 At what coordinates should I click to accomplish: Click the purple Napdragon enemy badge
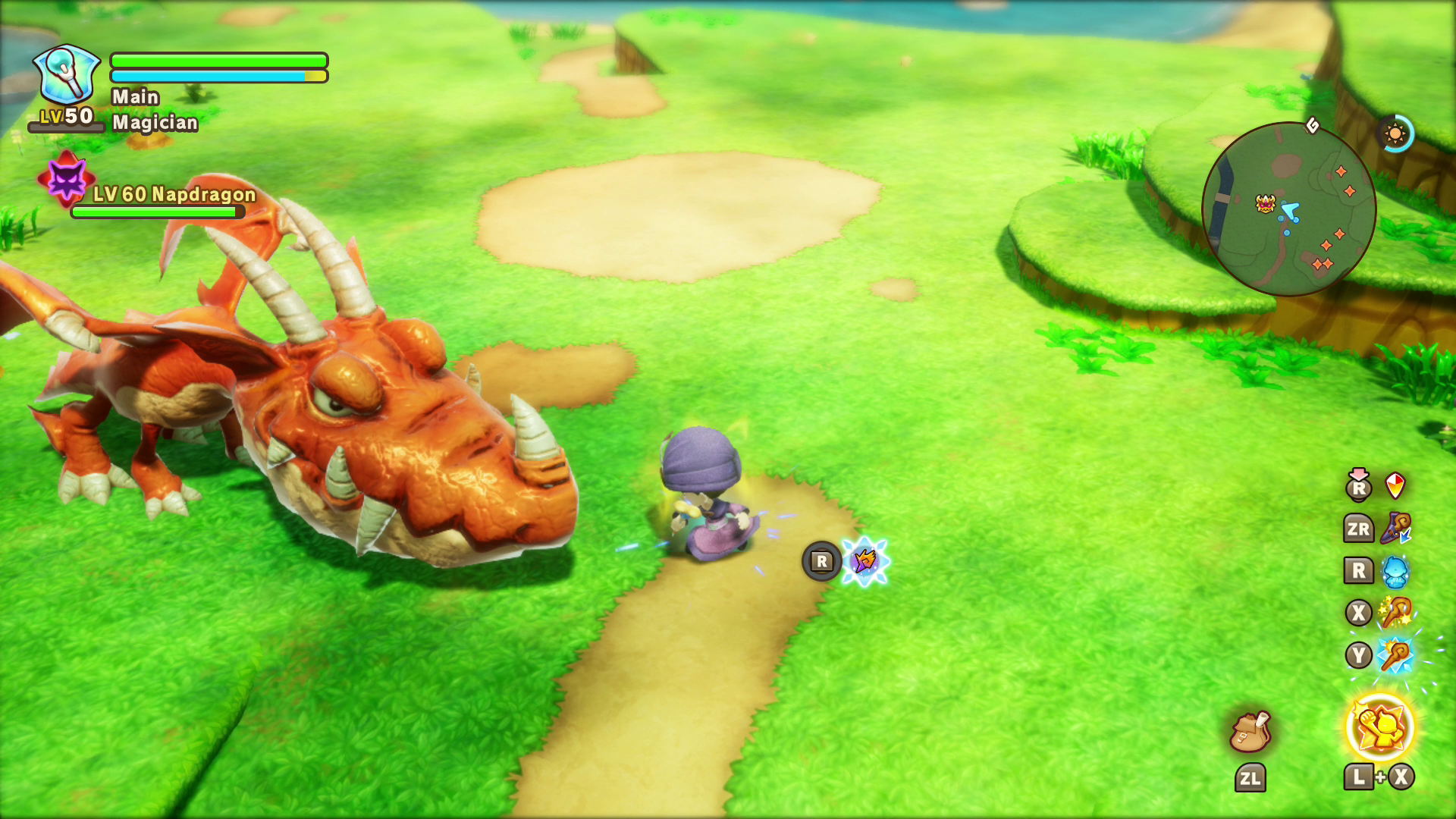tap(67, 180)
